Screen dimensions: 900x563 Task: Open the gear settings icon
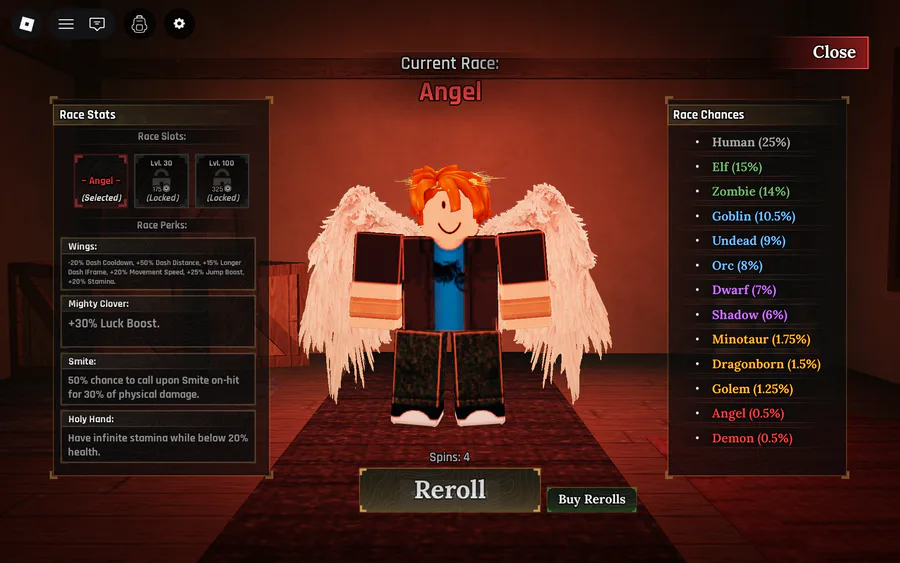(180, 24)
